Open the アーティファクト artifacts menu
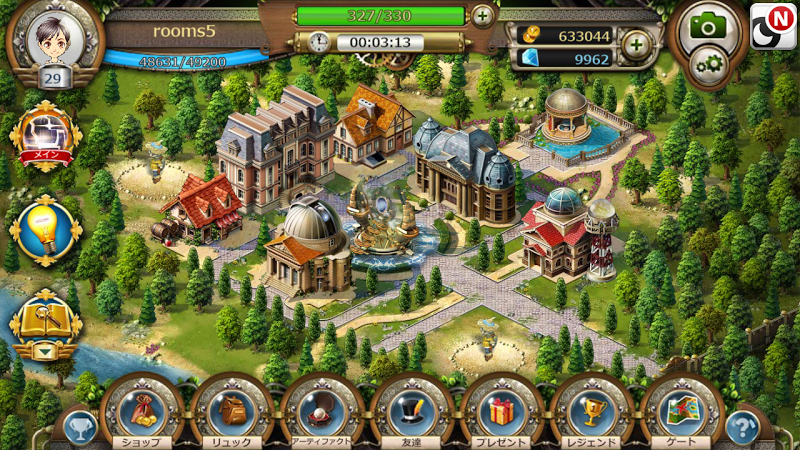The width and height of the screenshot is (800, 450). click(x=320, y=411)
